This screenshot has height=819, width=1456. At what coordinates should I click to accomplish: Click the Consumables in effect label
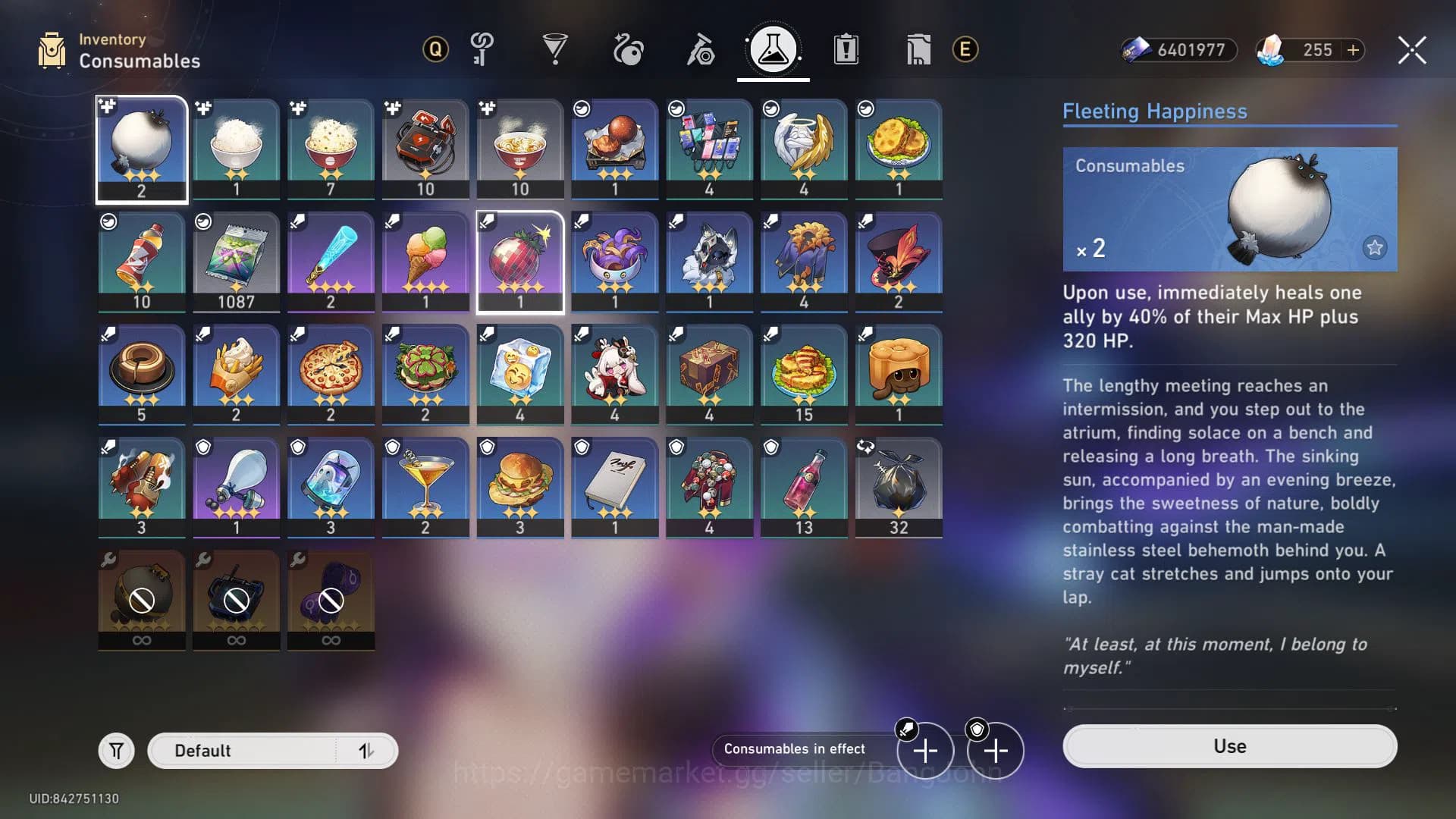(795, 748)
